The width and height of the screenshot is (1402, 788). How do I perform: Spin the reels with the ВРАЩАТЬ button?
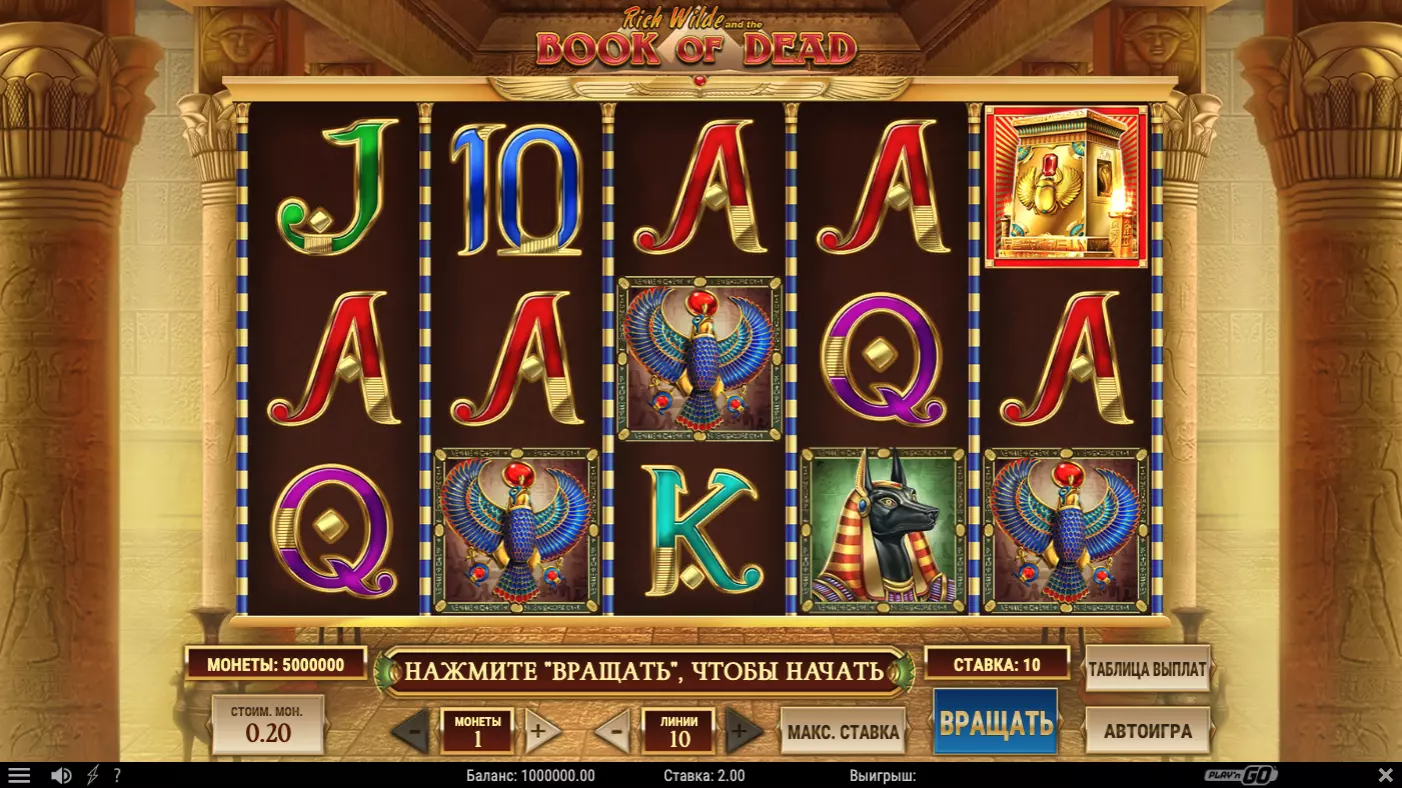995,722
